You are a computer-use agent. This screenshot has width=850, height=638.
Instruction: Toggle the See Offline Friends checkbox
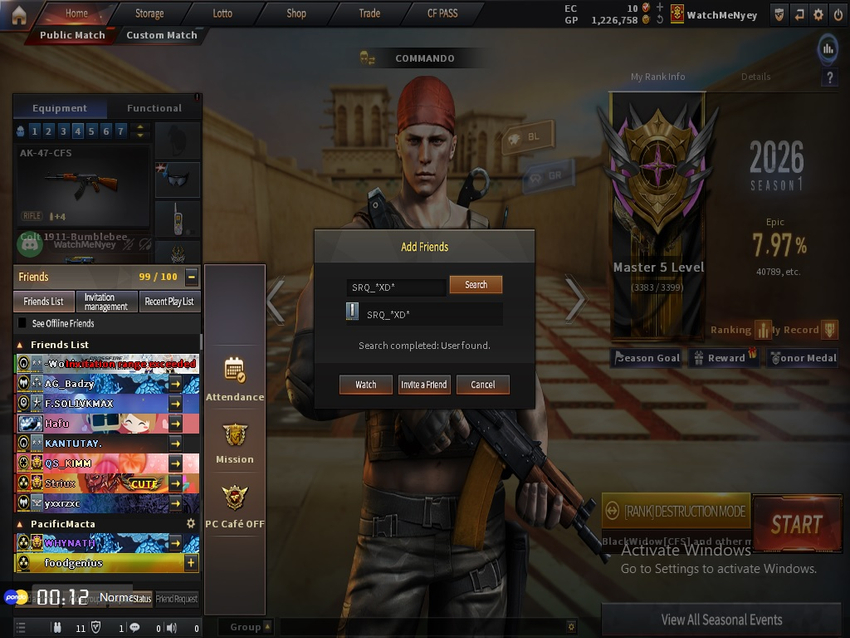coord(23,324)
